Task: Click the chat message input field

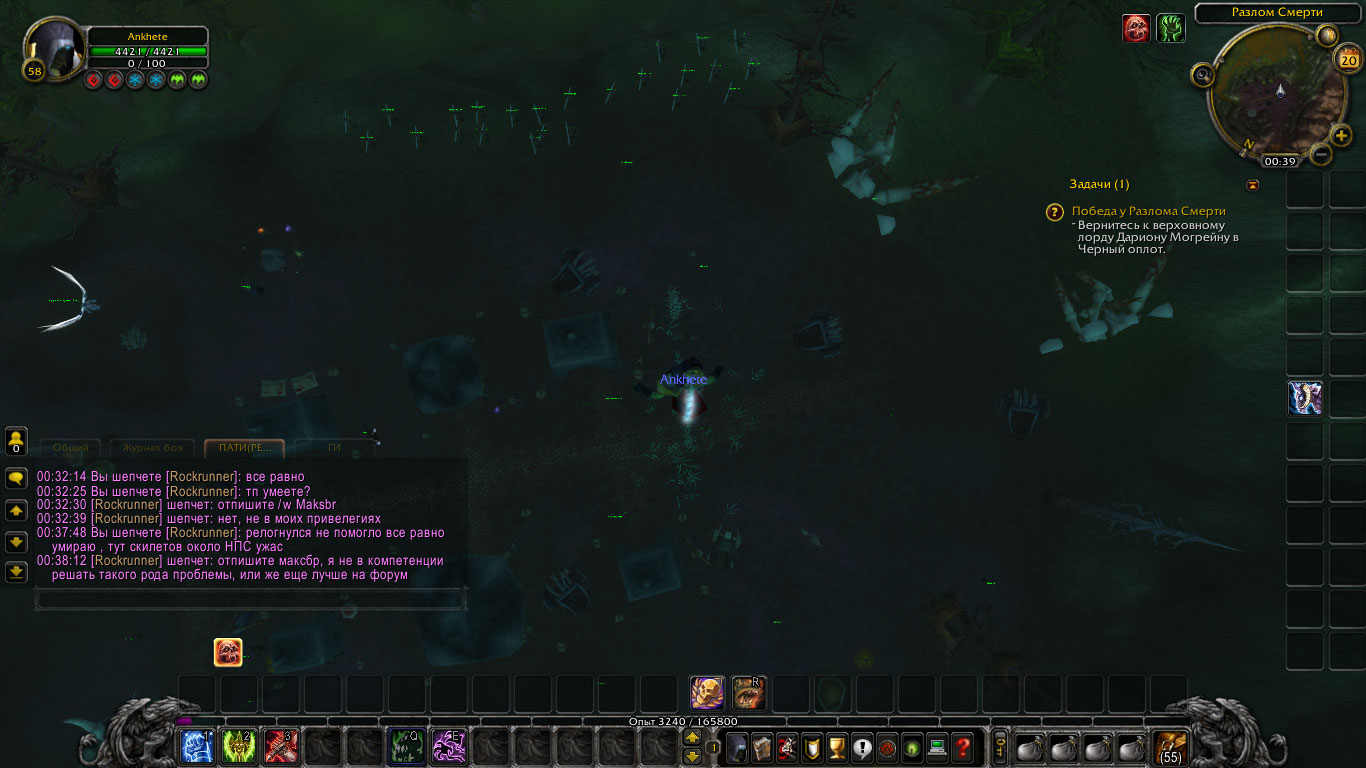Action: [x=250, y=599]
